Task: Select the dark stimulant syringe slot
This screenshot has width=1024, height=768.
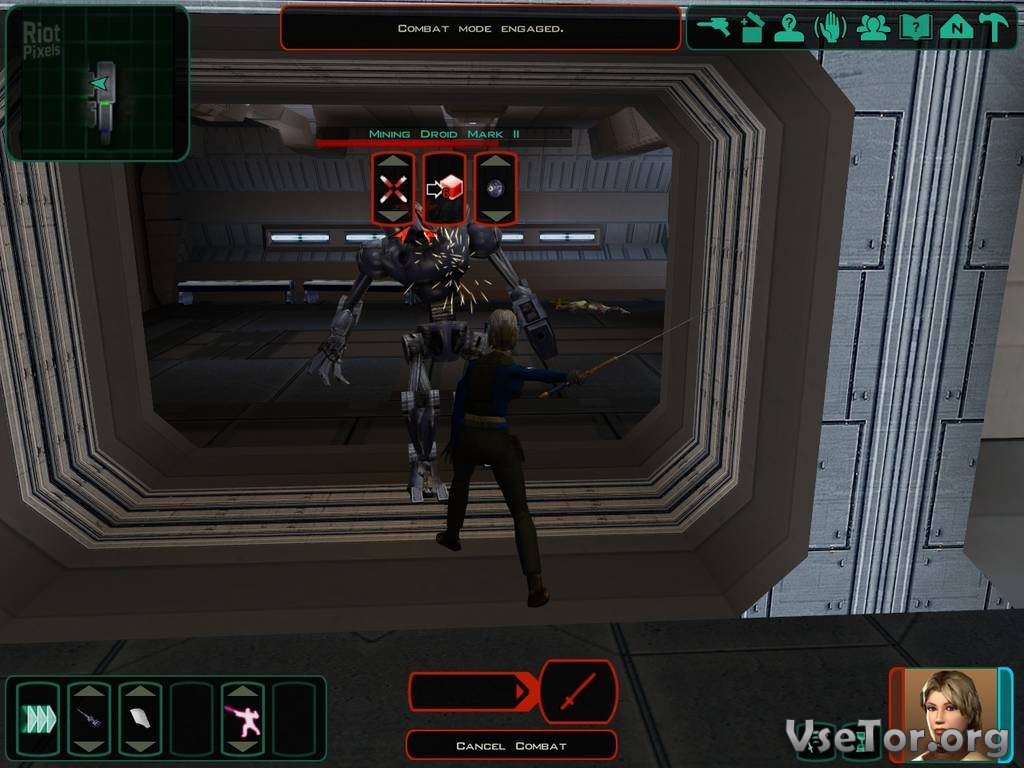Action: pos(88,718)
